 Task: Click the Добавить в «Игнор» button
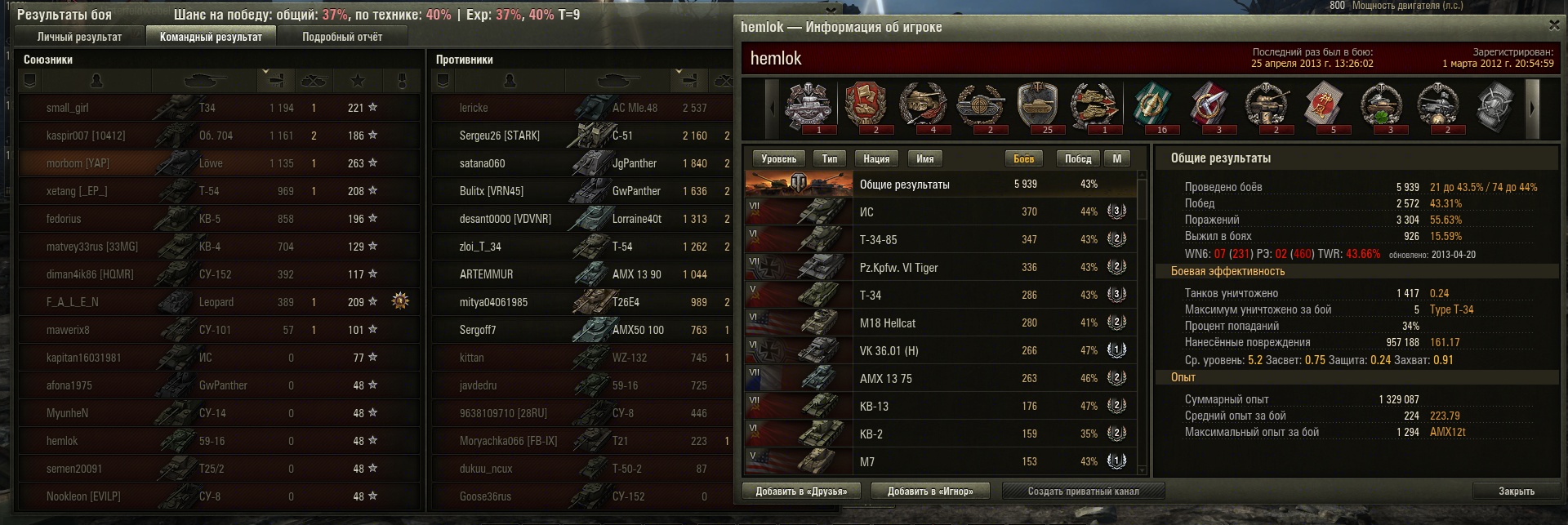pyautogui.click(x=929, y=492)
